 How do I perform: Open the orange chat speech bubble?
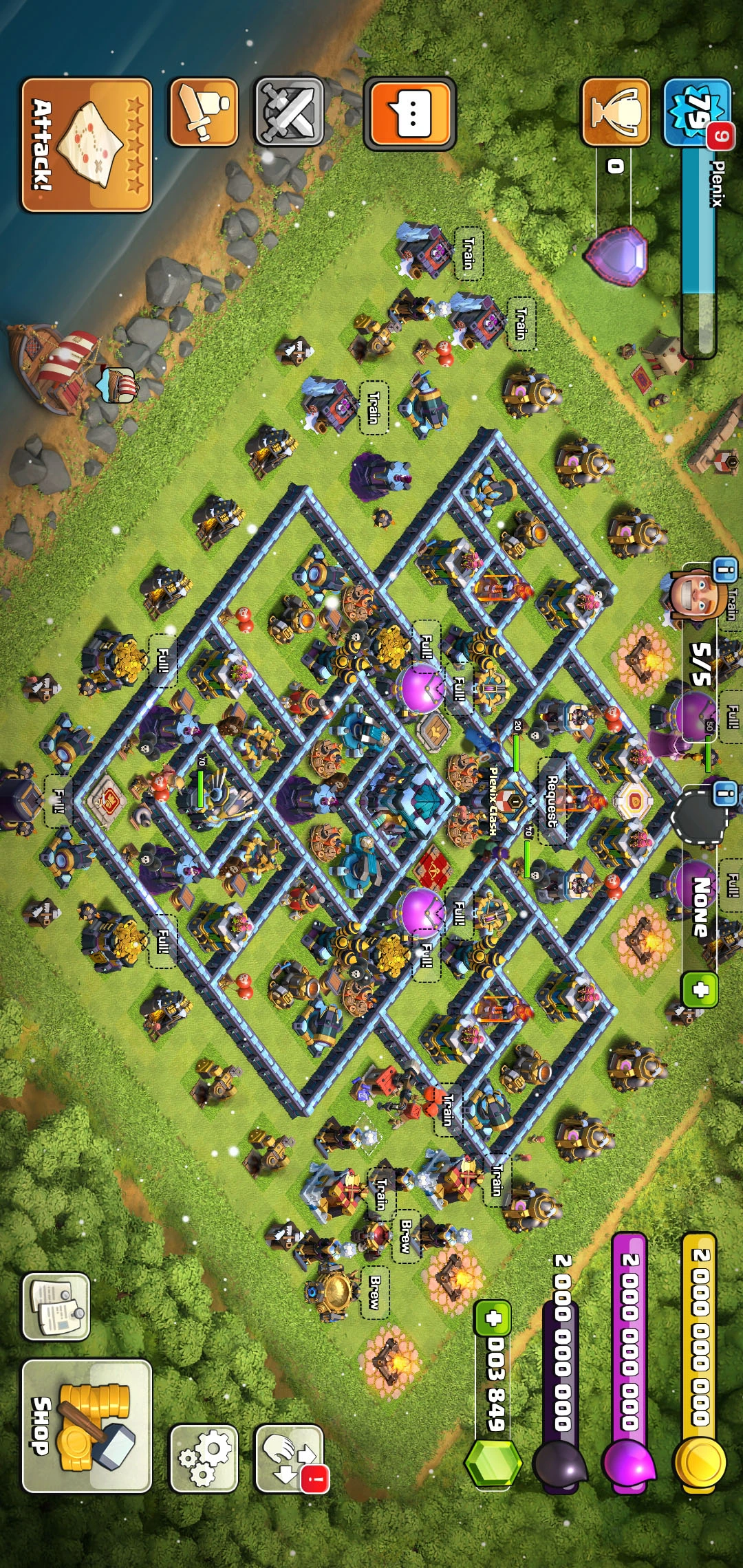[x=410, y=113]
